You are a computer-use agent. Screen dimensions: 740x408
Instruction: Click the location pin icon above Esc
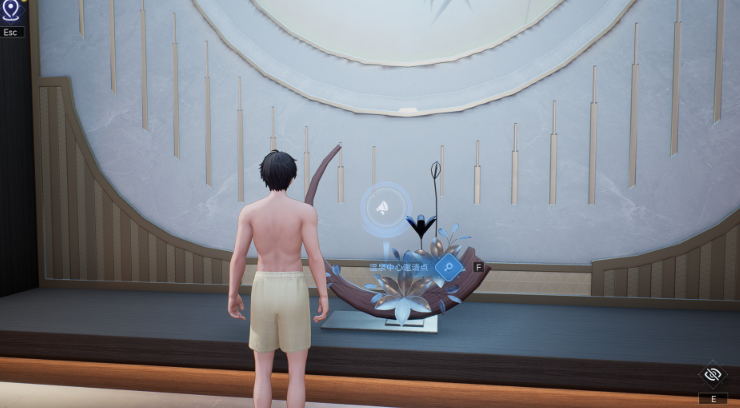click(12, 12)
